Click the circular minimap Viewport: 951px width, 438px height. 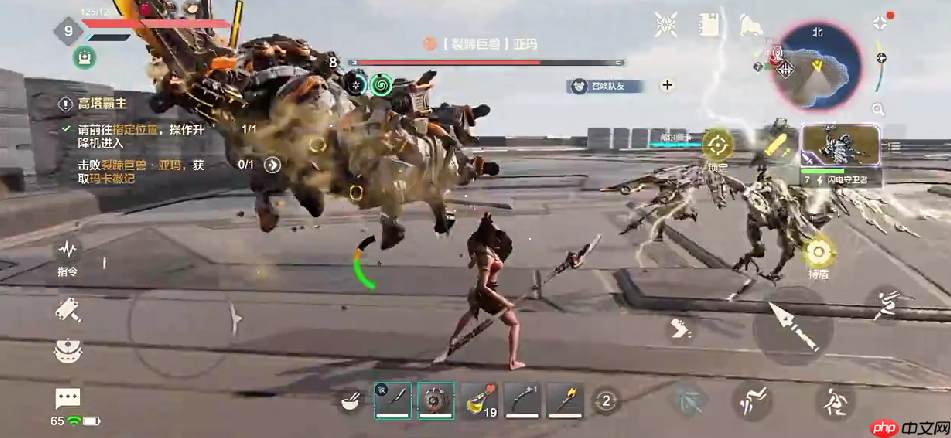815,66
